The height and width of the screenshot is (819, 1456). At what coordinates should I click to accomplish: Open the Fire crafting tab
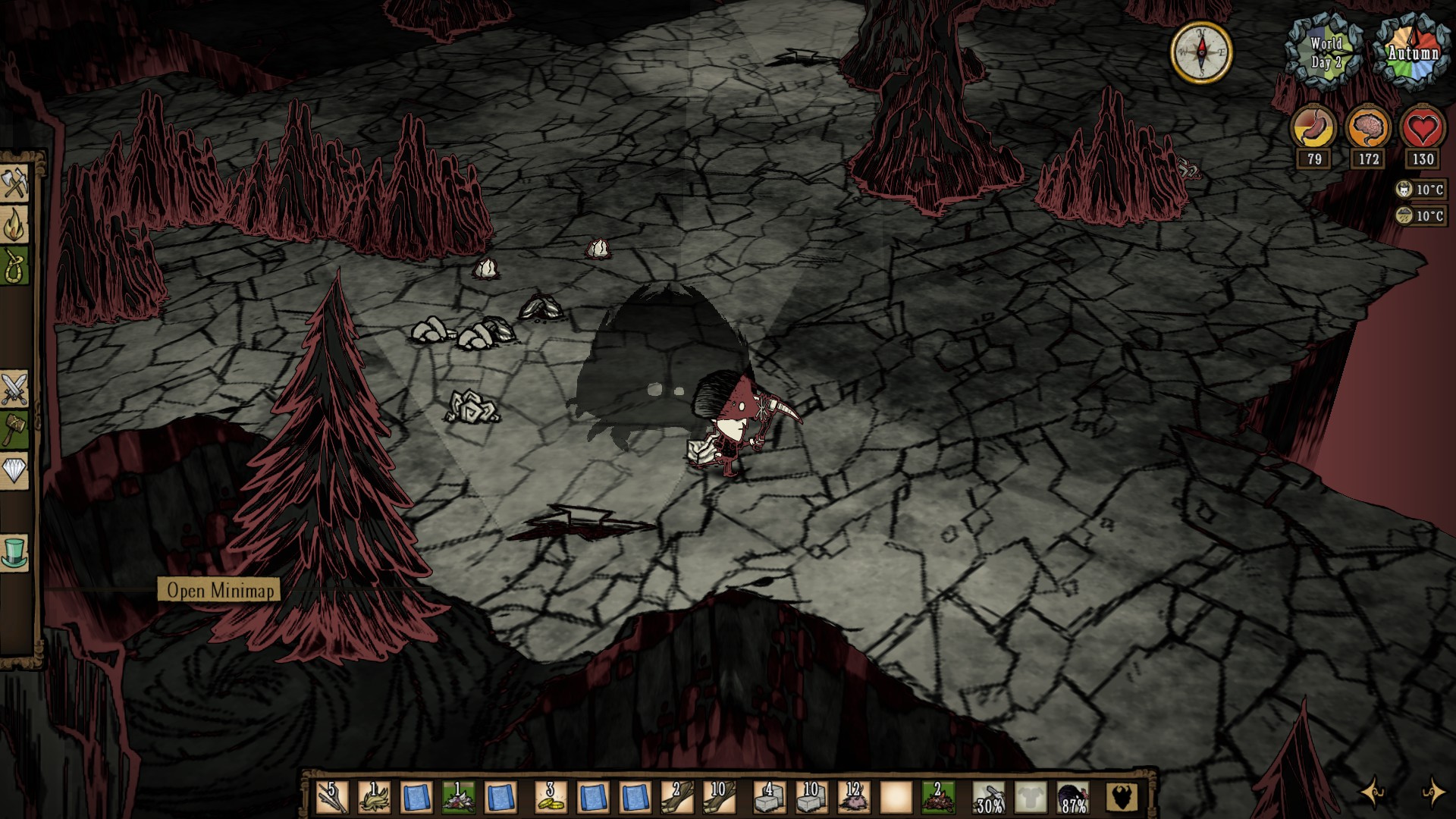15,224
